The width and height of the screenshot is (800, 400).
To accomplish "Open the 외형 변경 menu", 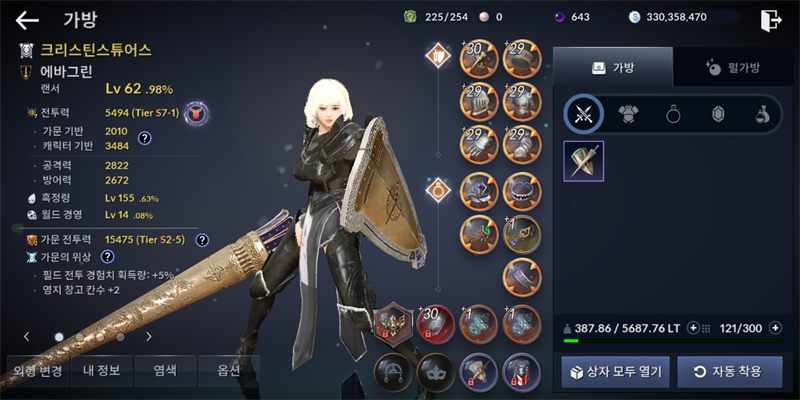I will coord(37,371).
